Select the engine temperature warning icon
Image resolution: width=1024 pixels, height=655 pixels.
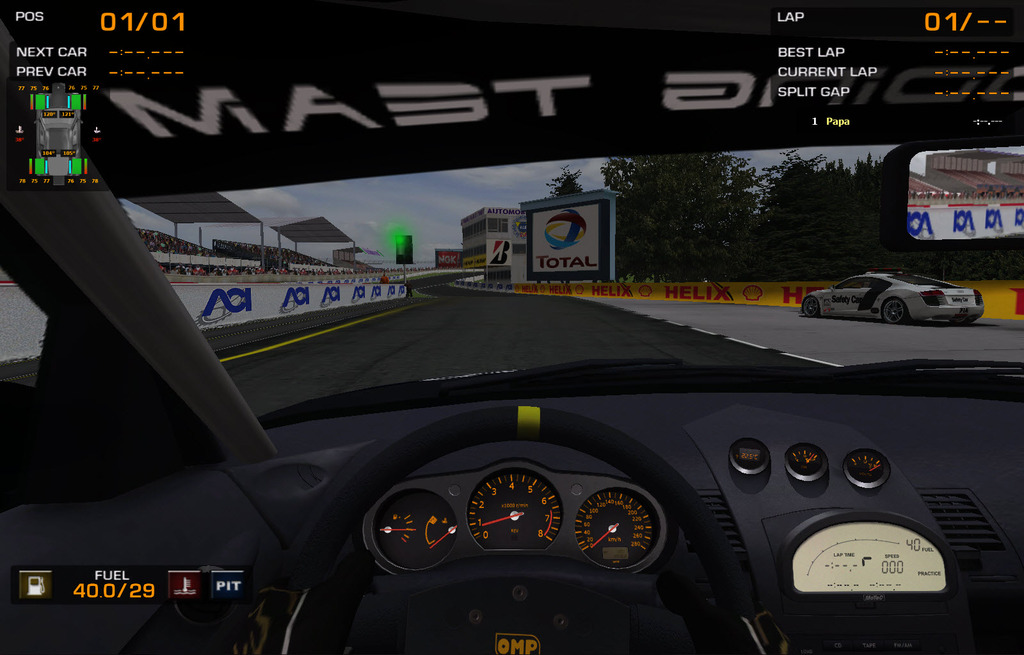pos(182,585)
